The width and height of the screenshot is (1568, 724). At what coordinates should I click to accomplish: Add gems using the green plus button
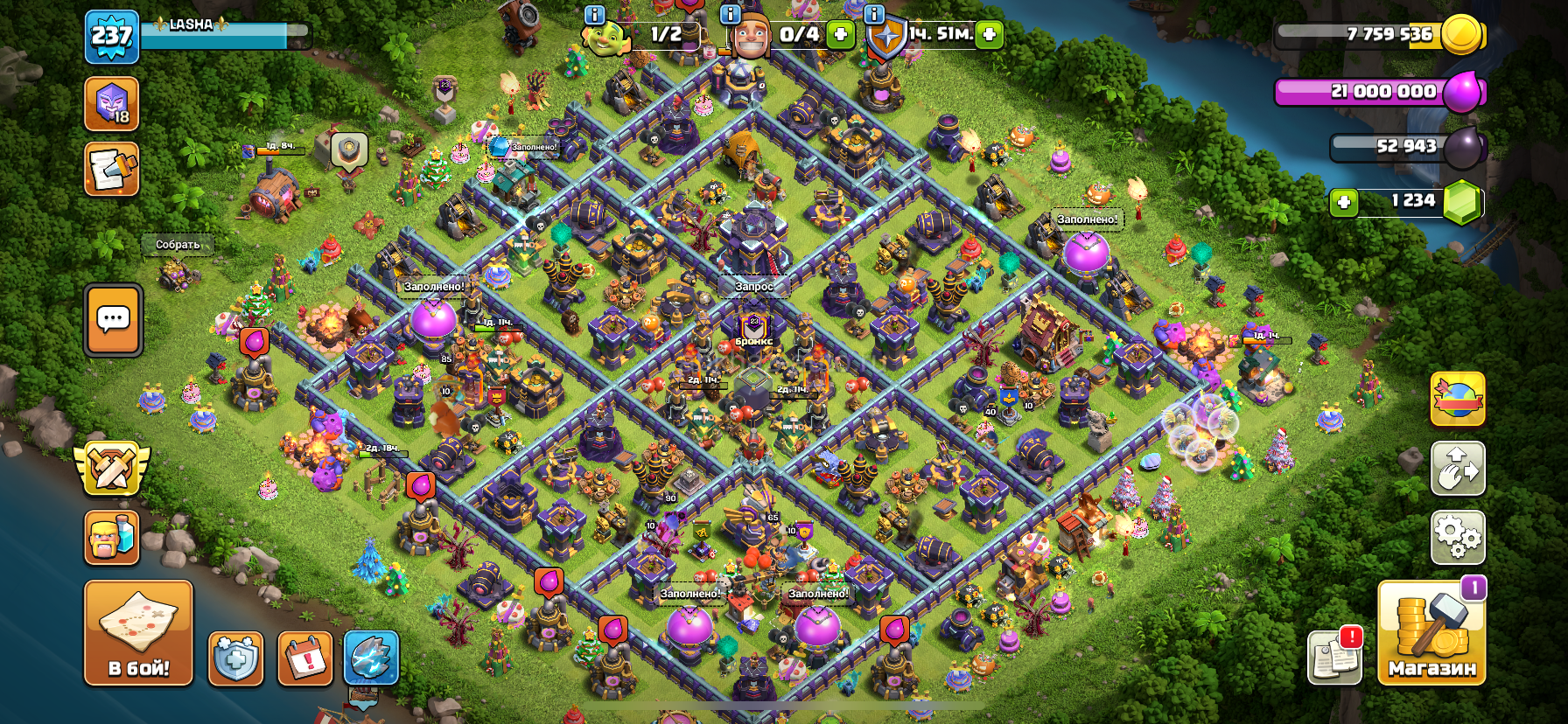[x=1343, y=203]
